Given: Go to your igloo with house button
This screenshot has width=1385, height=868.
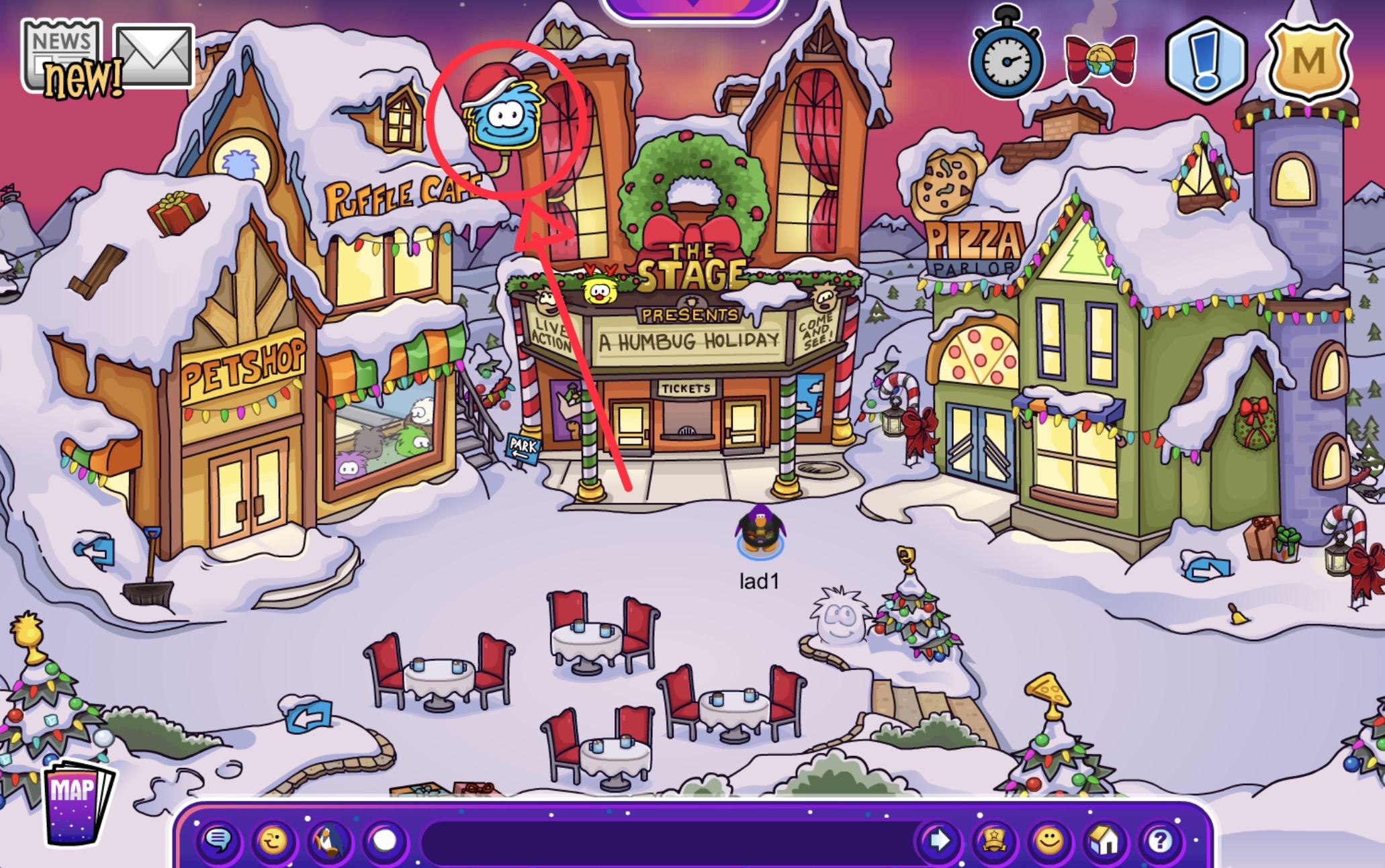Looking at the screenshot, I should (1105, 840).
